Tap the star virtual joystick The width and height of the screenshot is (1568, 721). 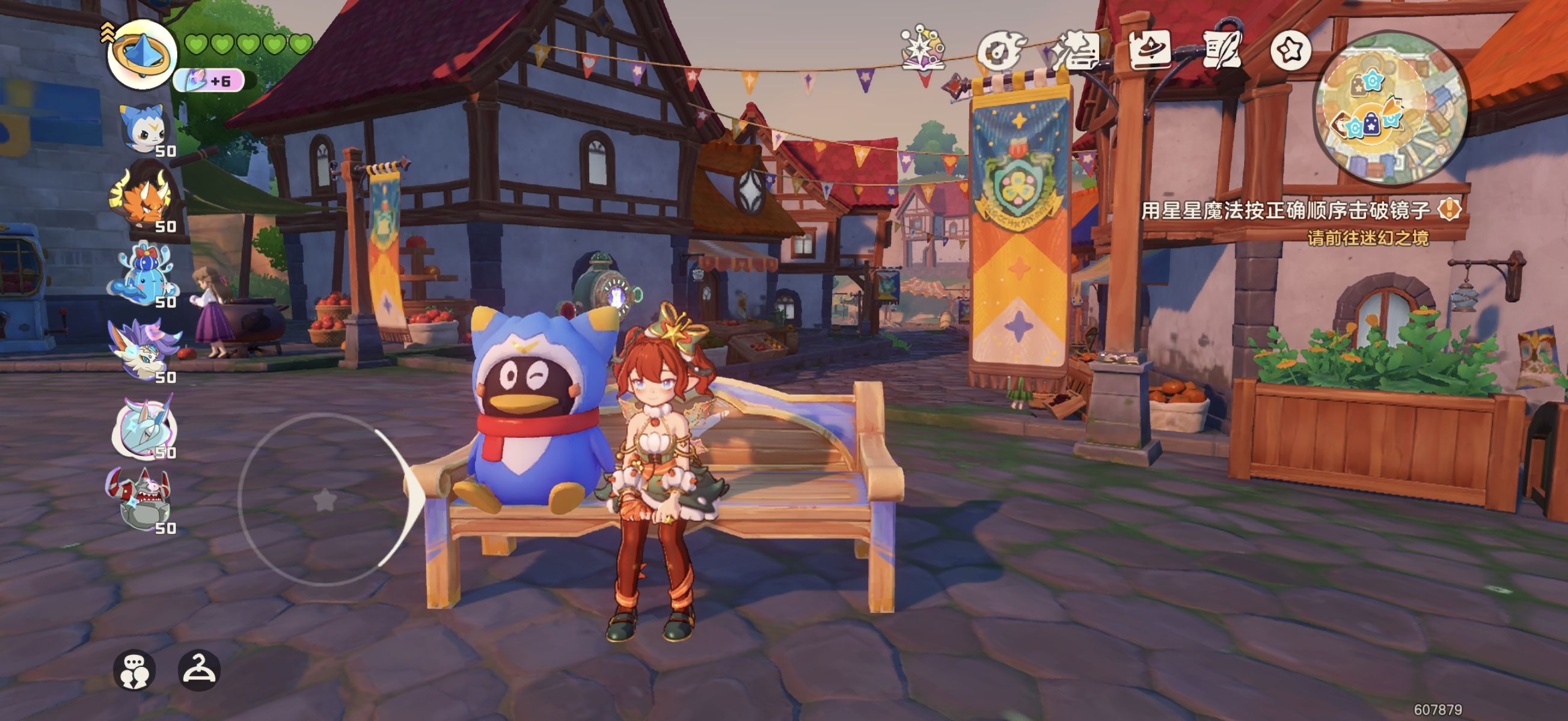[325, 500]
